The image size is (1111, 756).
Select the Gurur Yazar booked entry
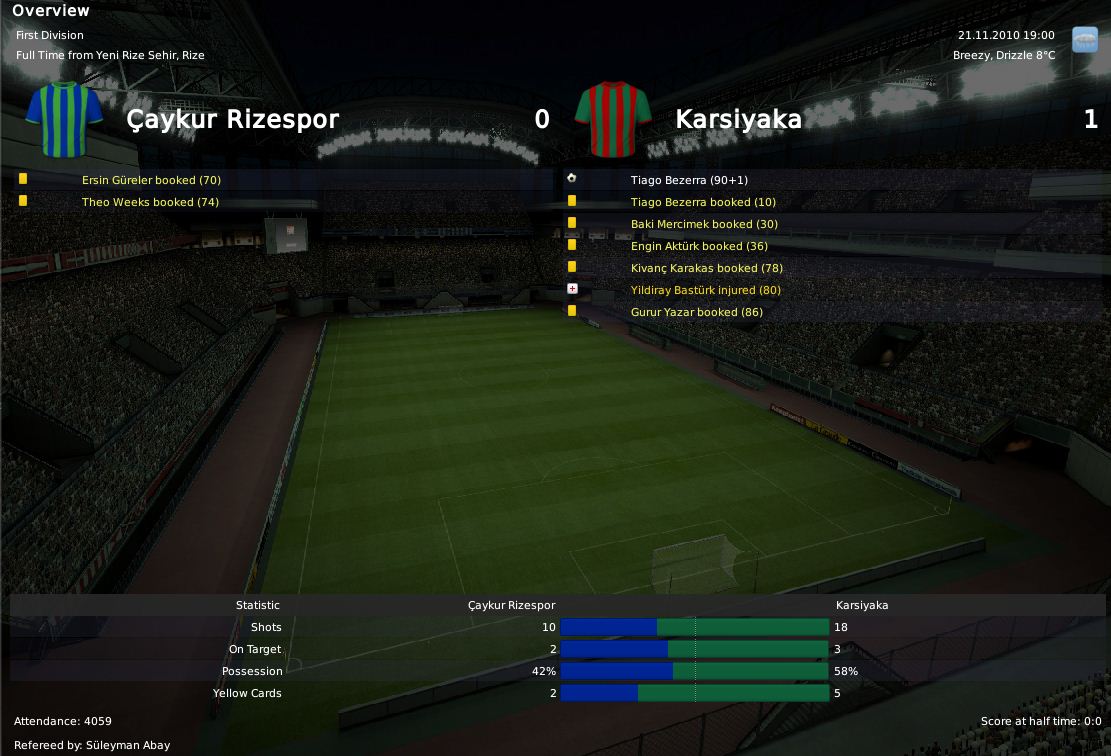tap(696, 312)
